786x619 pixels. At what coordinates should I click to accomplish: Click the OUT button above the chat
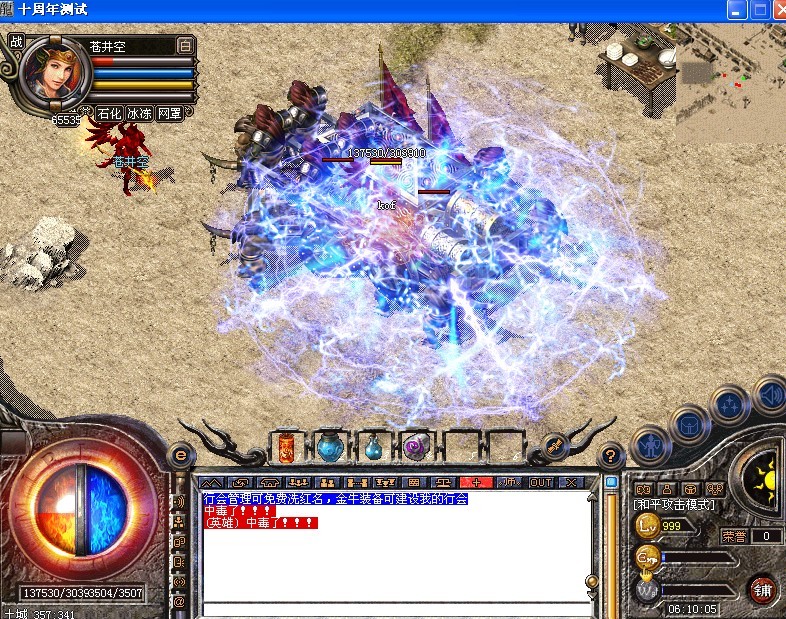pos(541,482)
